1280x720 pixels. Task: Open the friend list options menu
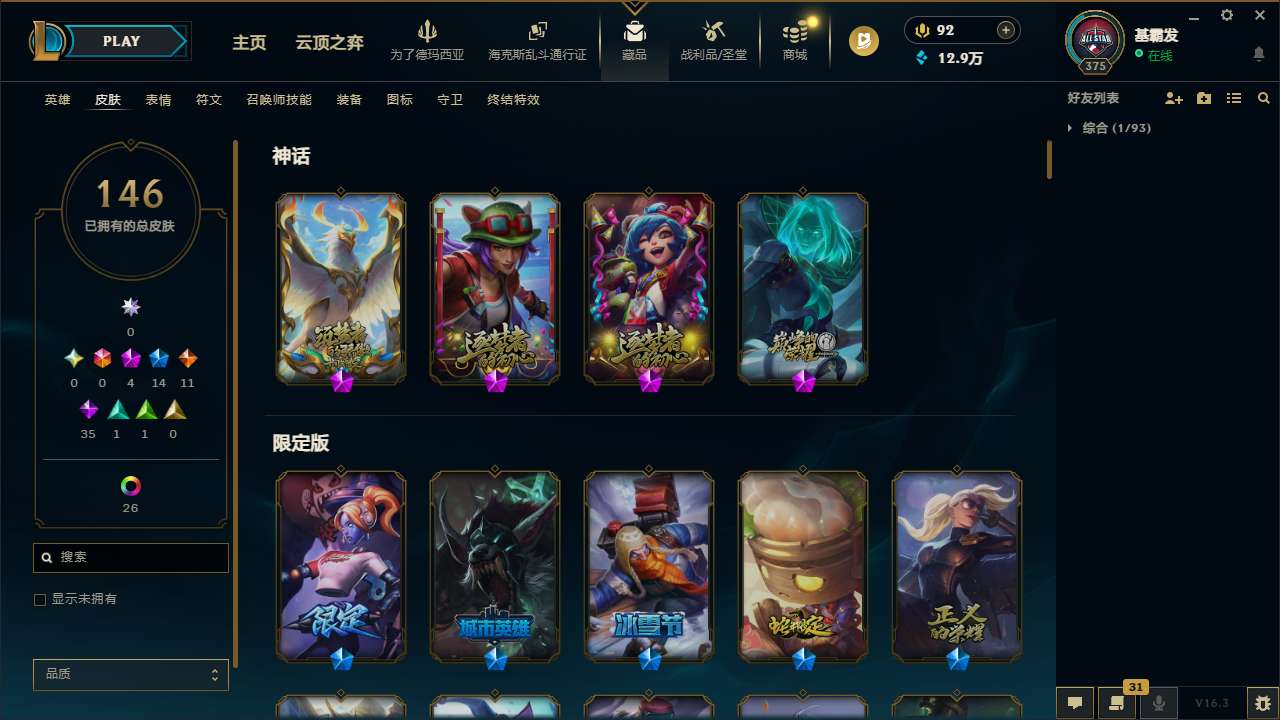click(x=1233, y=98)
